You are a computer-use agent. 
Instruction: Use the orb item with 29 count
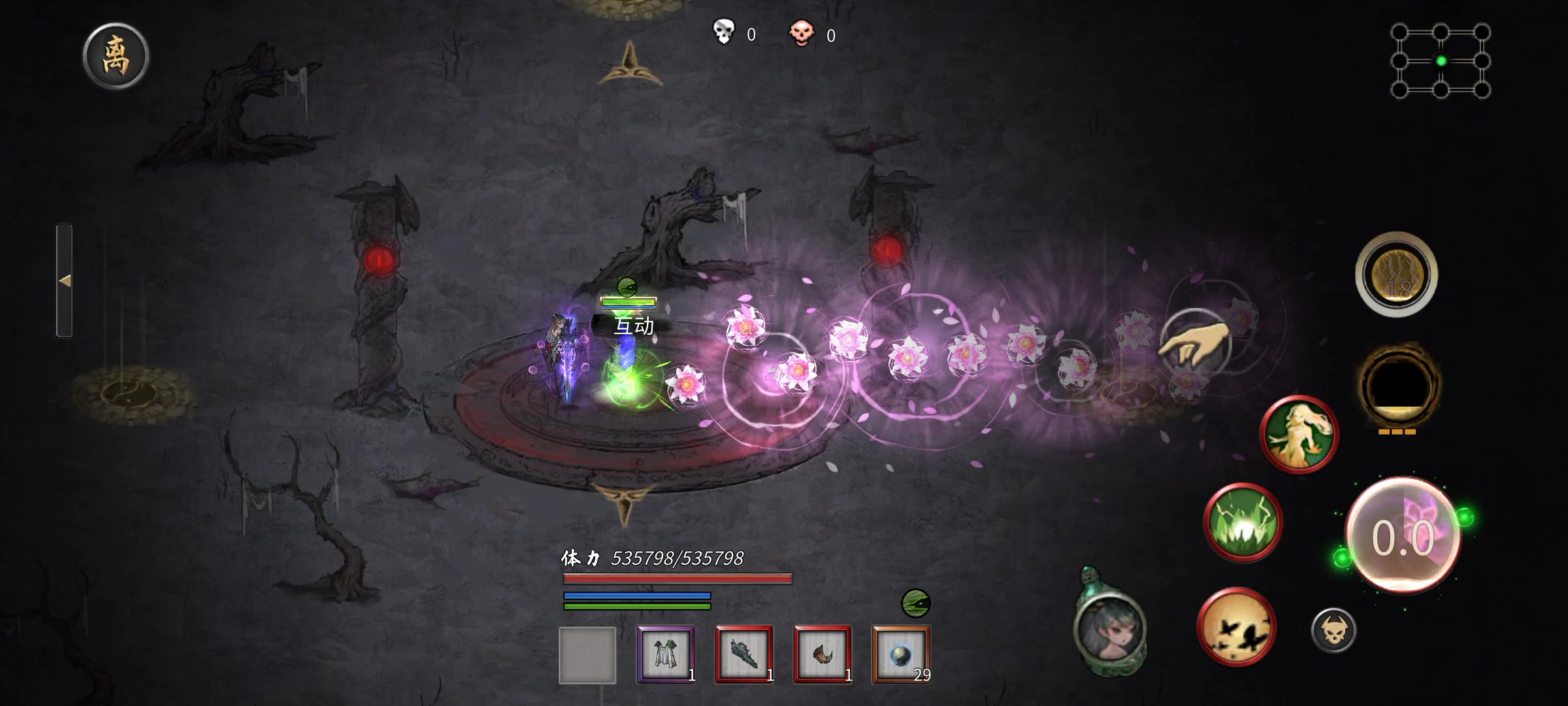click(901, 654)
